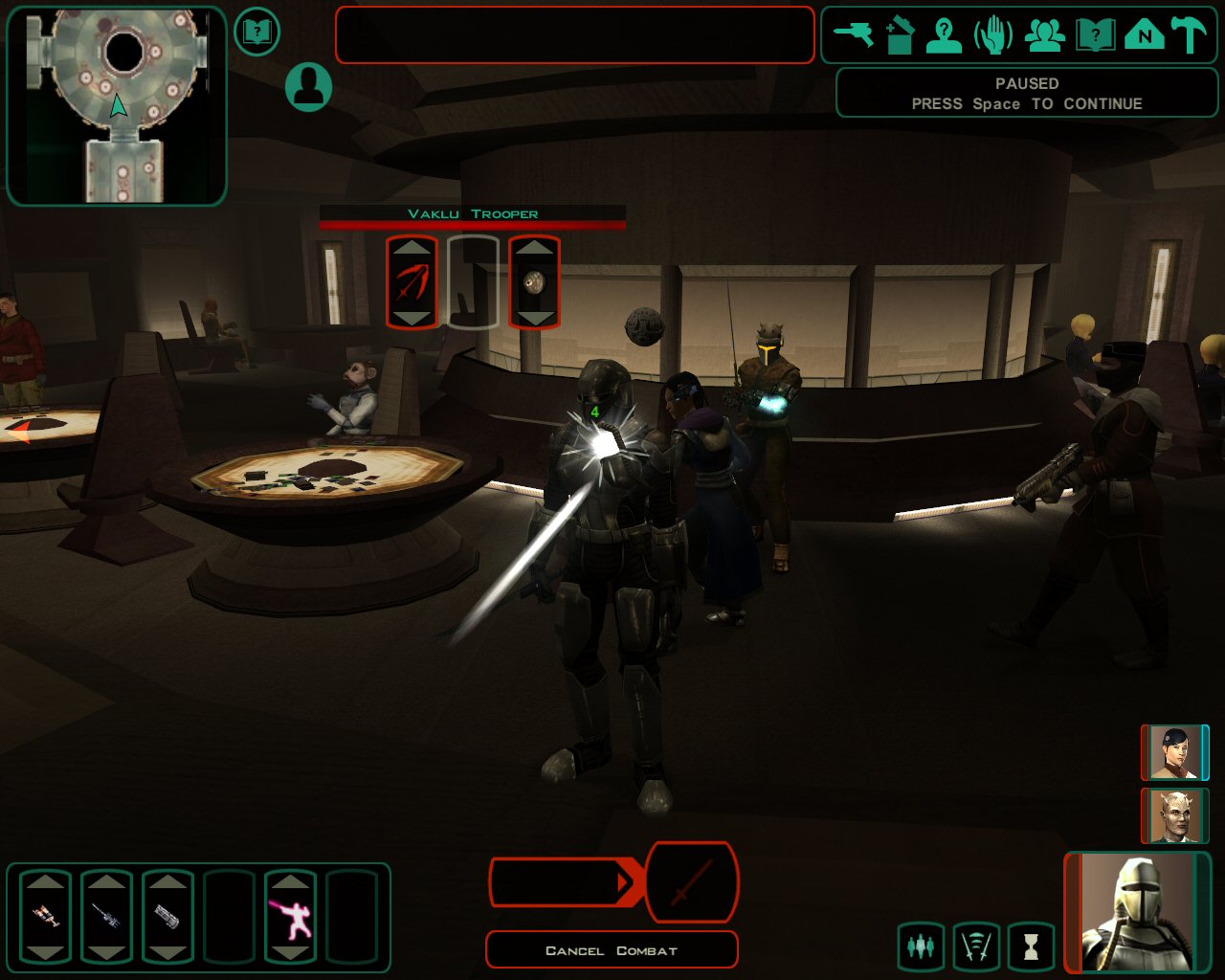Toggle pause with the hourglass button
1225x980 pixels.
click(1031, 947)
